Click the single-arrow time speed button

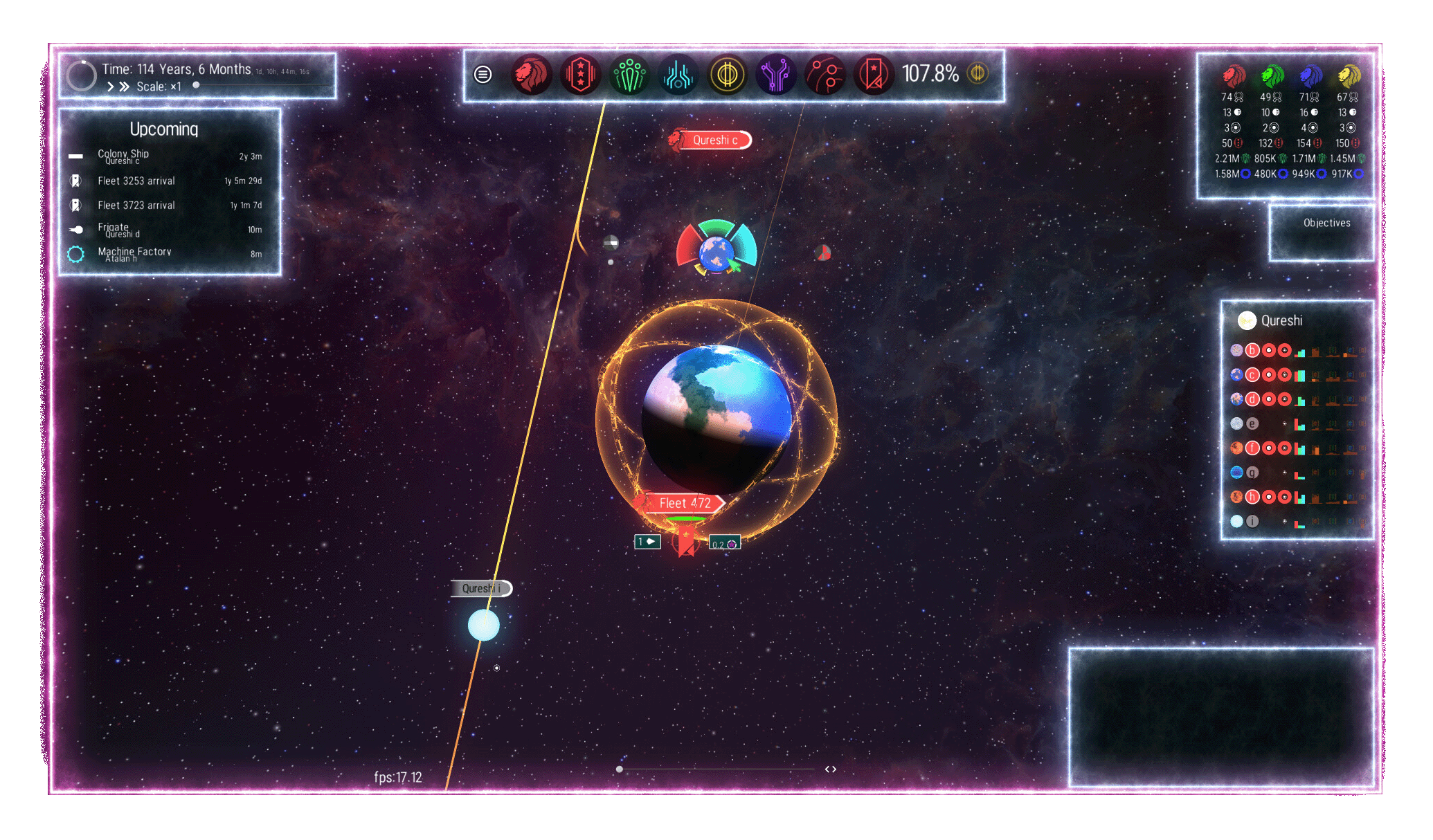(110, 86)
